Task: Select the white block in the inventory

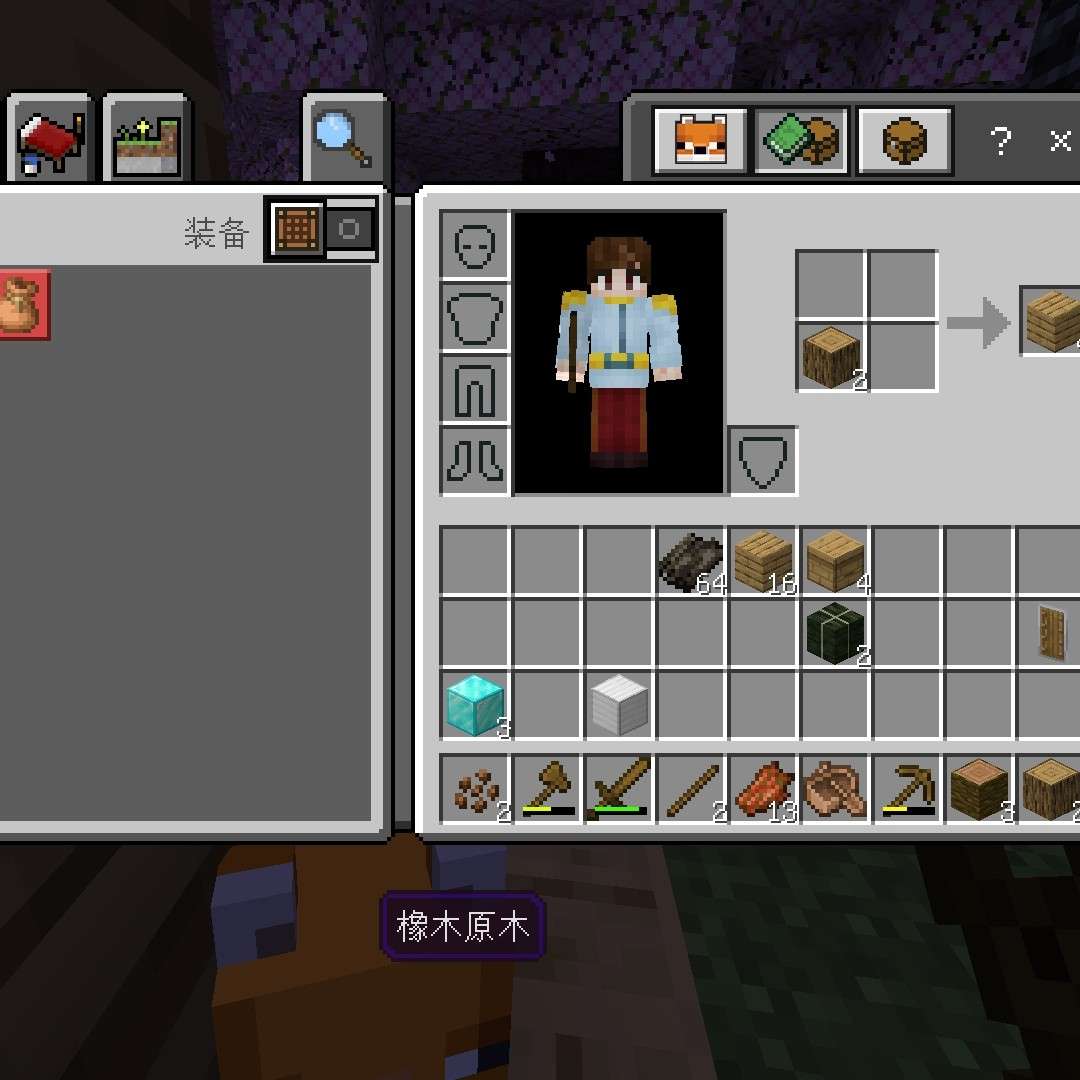Action: pos(619,704)
